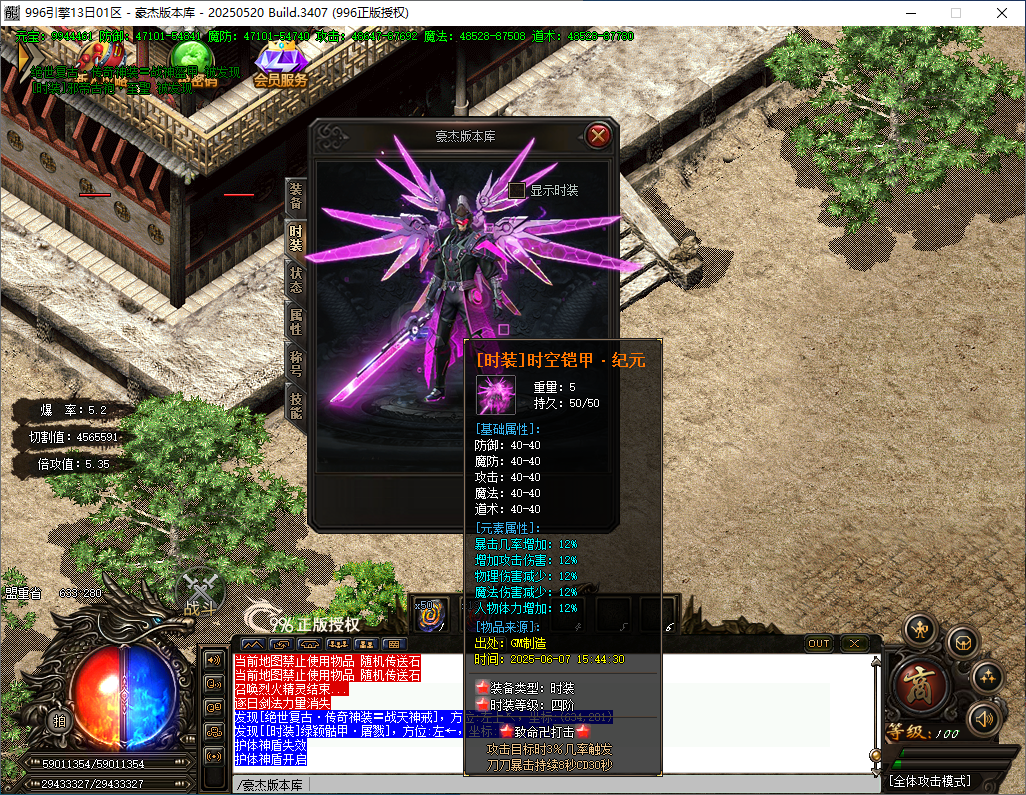
Task: Maximize the game window
Action: coord(955,13)
